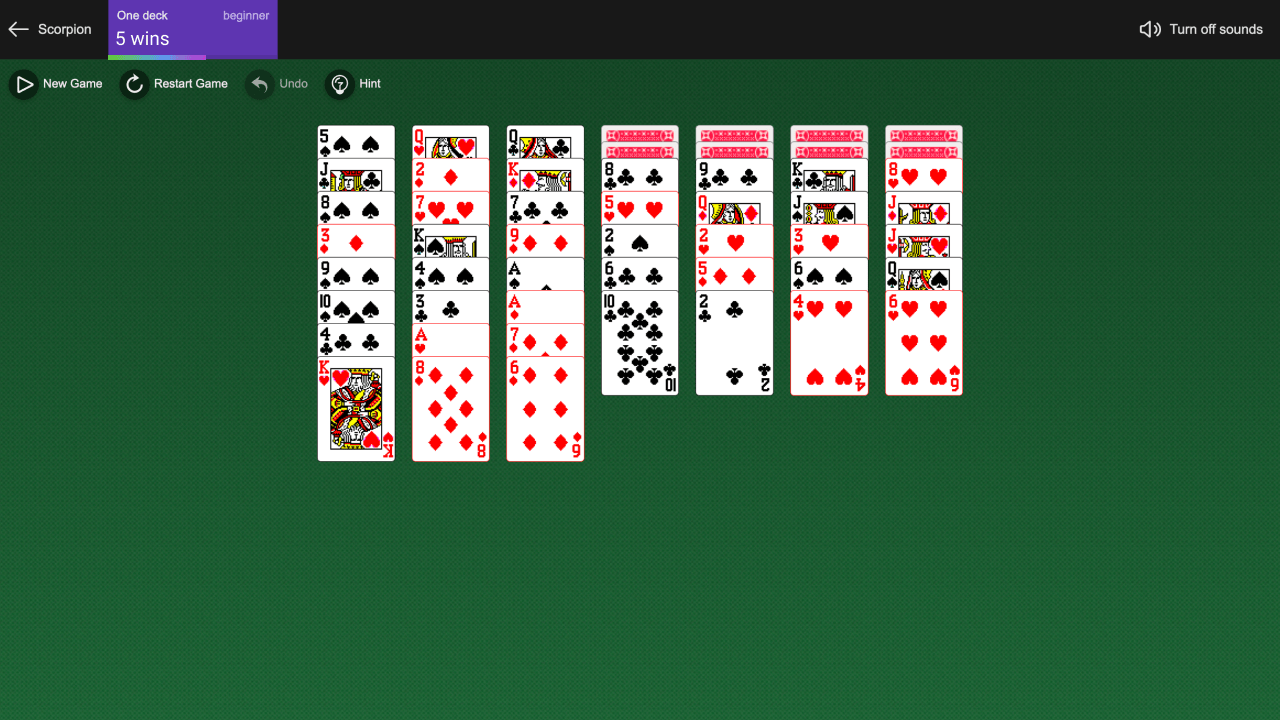Select the King of Hearts in the first column
1280x720 pixels.
pos(356,410)
